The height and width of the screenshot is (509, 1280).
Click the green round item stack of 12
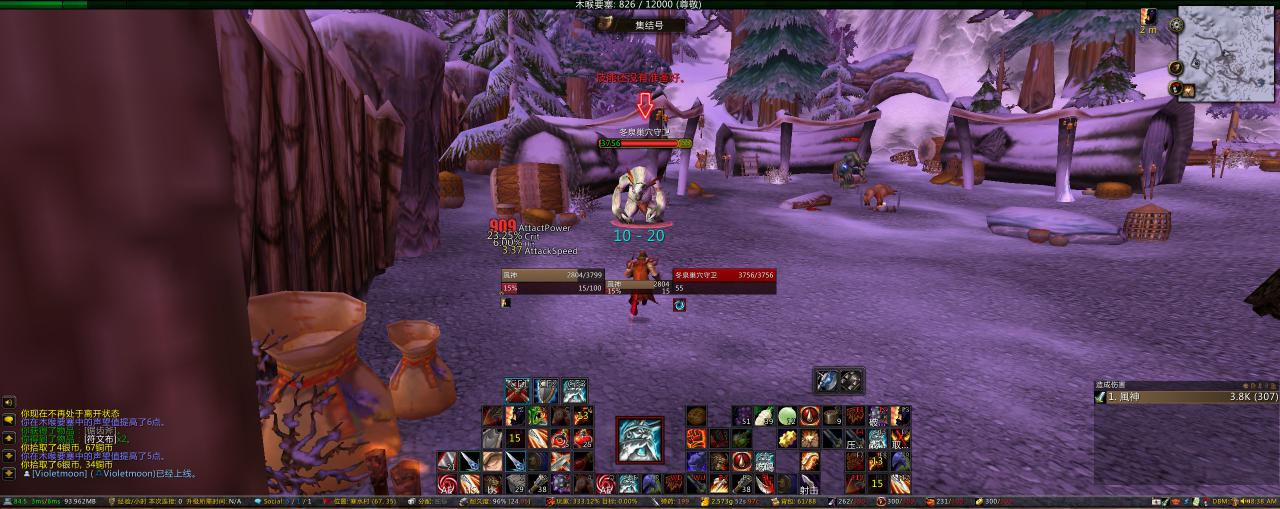coord(788,415)
